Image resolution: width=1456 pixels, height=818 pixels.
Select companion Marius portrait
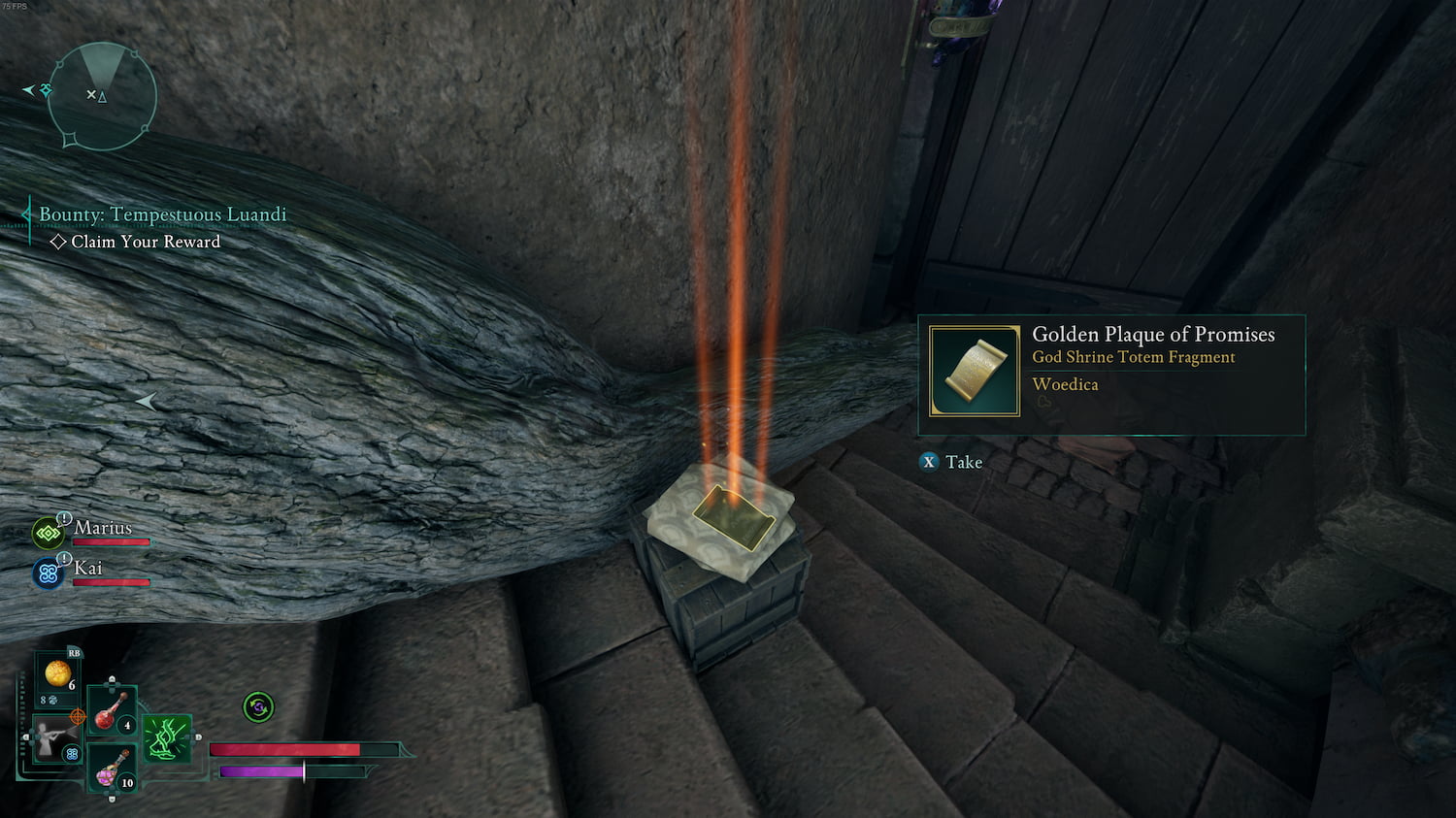tap(48, 533)
